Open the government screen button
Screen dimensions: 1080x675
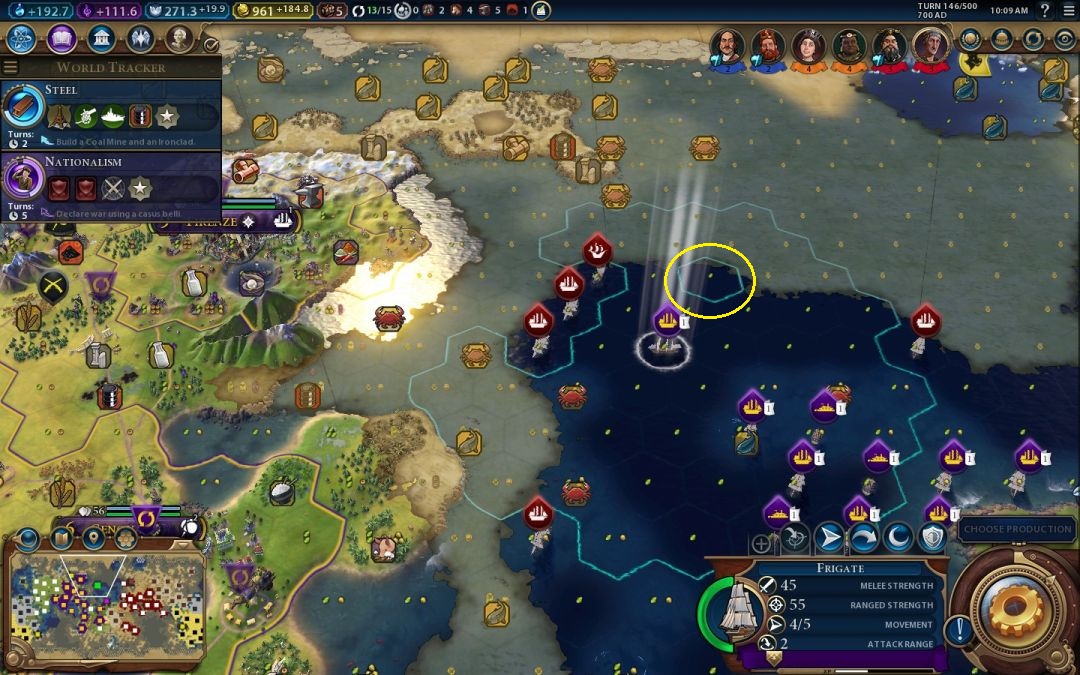pos(100,39)
